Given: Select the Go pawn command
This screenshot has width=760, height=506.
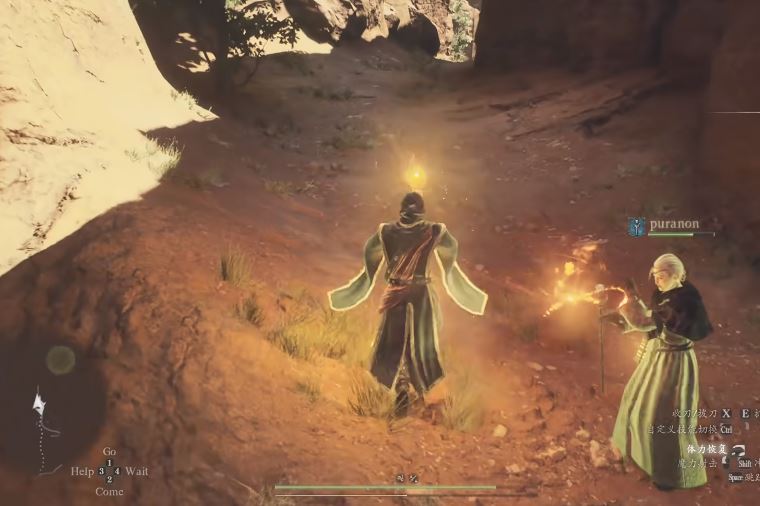Looking at the screenshot, I should coord(109,452).
